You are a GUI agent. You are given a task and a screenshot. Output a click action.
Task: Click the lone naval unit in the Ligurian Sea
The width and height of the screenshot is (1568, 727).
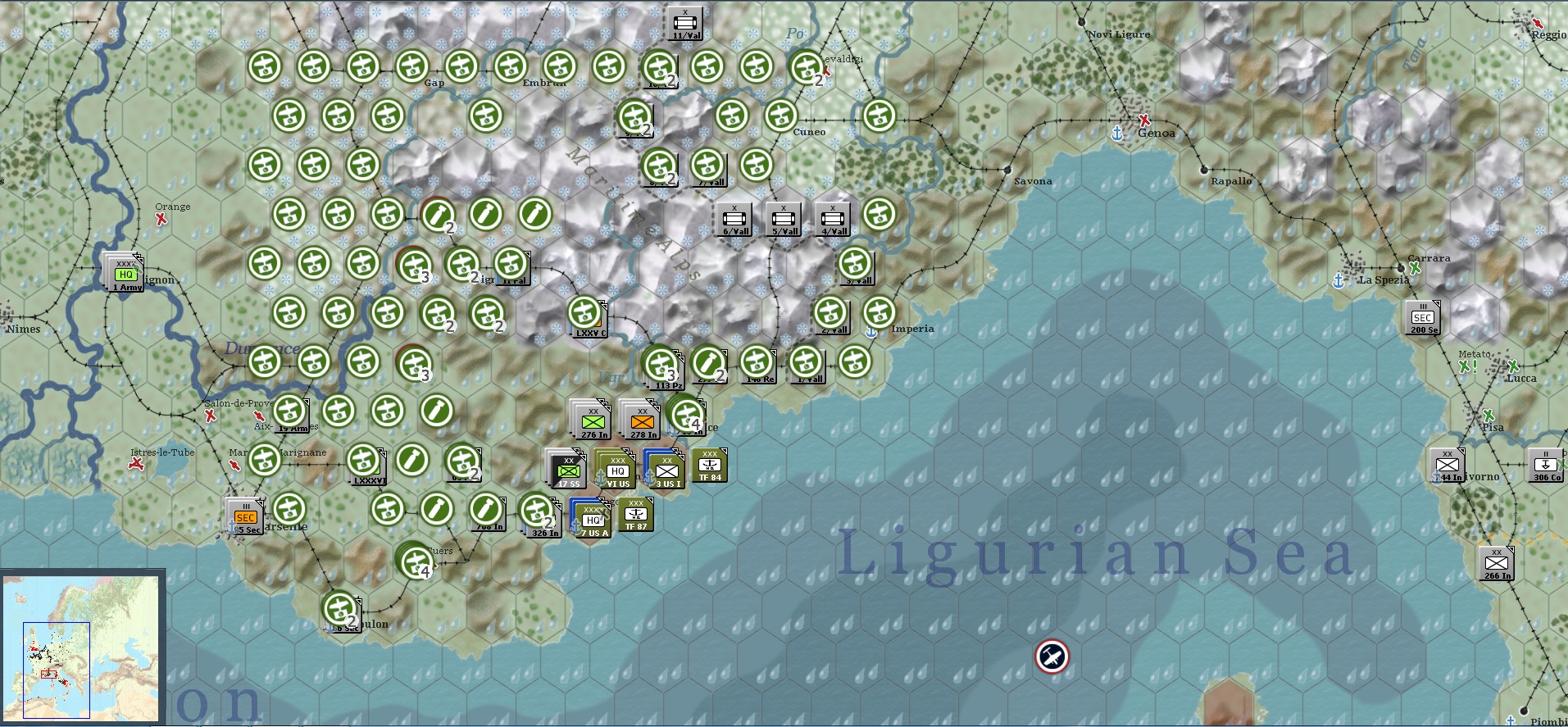(1053, 656)
